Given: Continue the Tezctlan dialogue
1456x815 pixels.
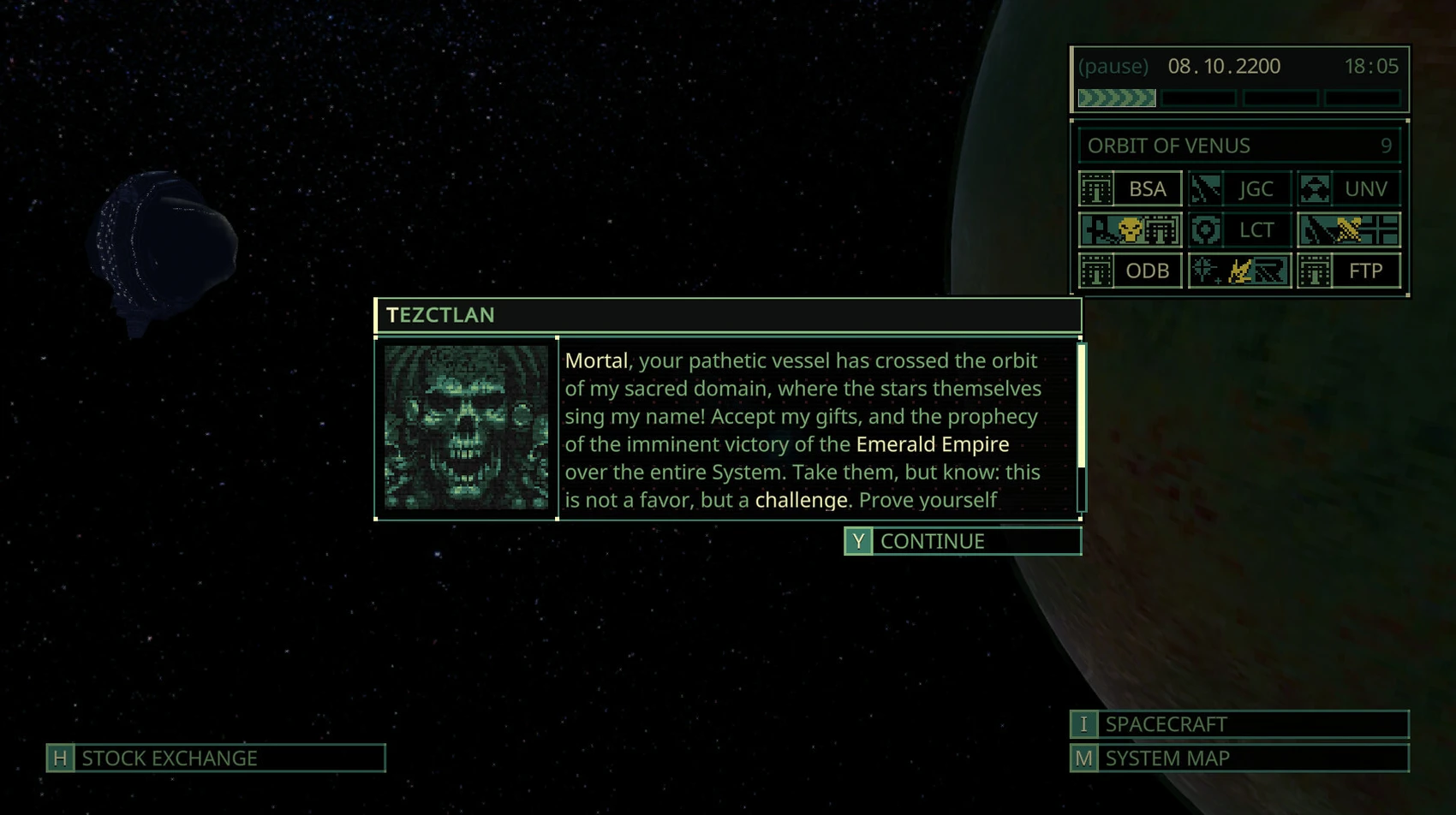Looking at the screenshot, I should (962, 541).
